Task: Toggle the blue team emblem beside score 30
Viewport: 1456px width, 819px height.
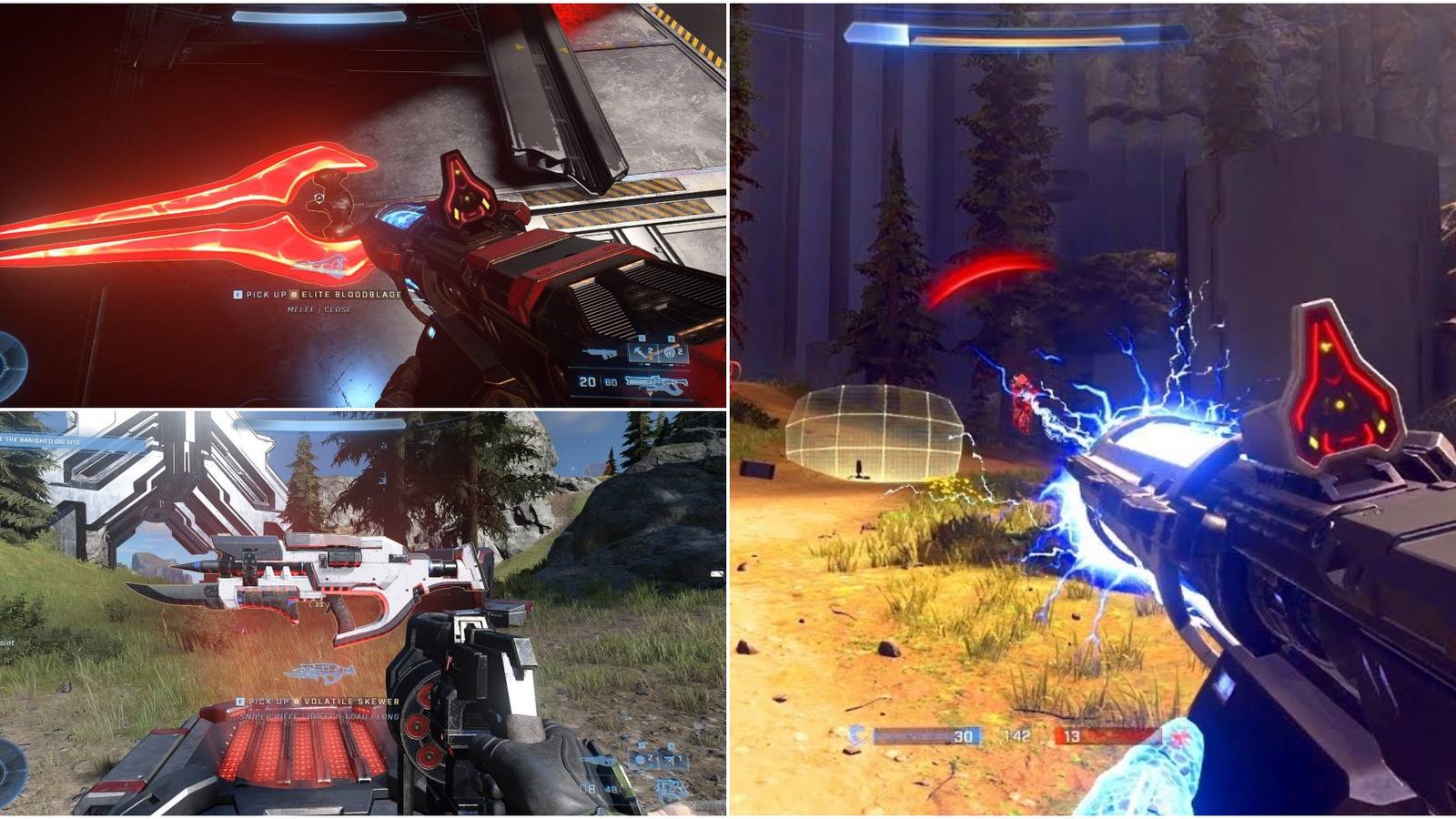Action: click(x=857, y=735)
